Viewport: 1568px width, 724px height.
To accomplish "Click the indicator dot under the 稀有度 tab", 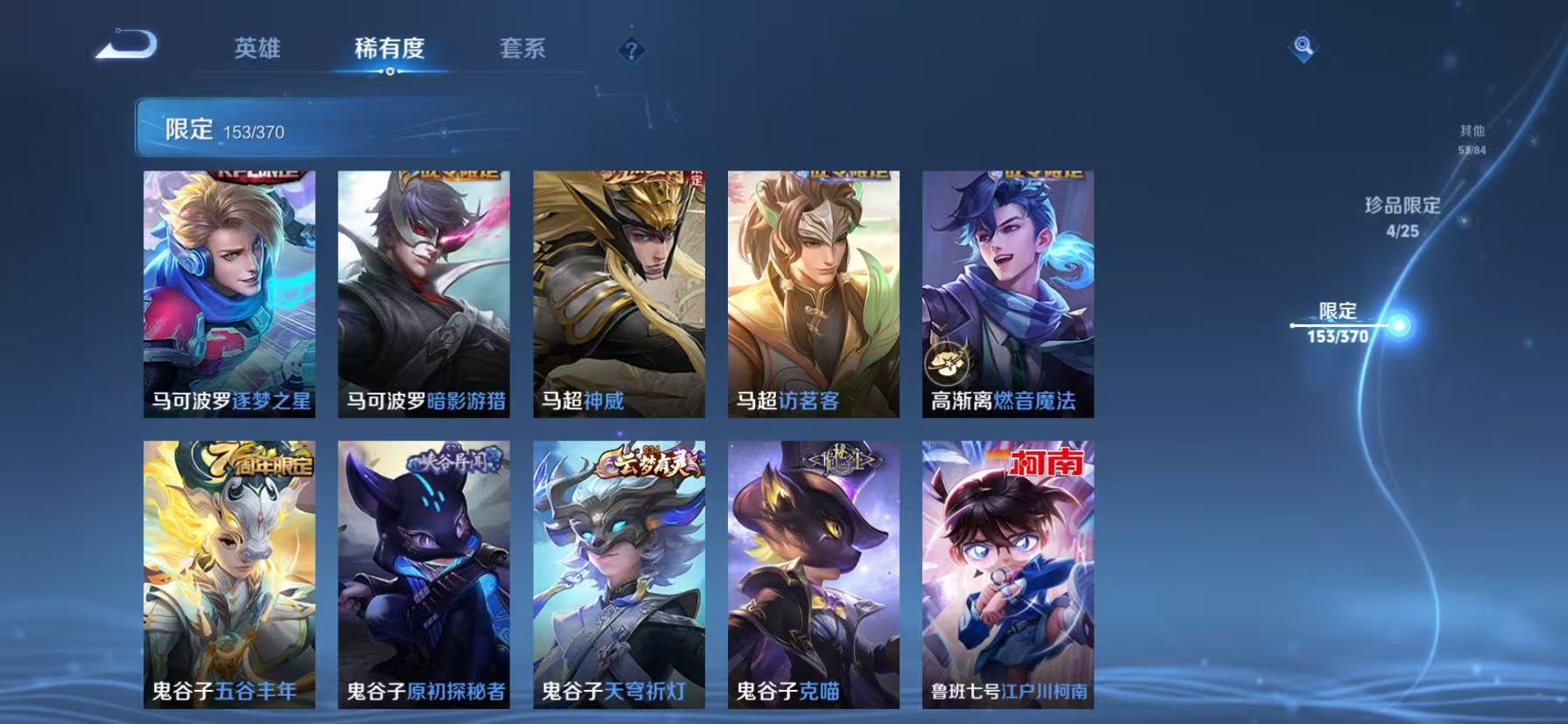I will point(390,73).
